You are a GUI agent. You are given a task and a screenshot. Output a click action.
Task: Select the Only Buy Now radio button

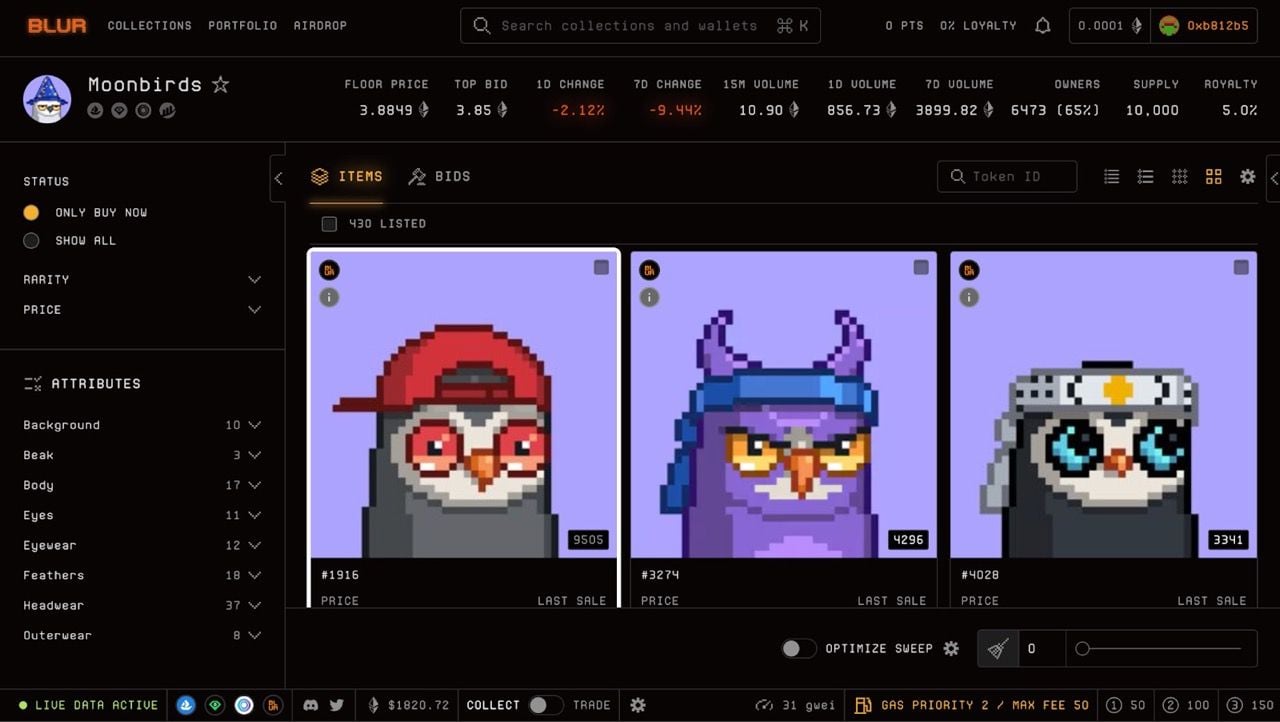click(31, 212)
